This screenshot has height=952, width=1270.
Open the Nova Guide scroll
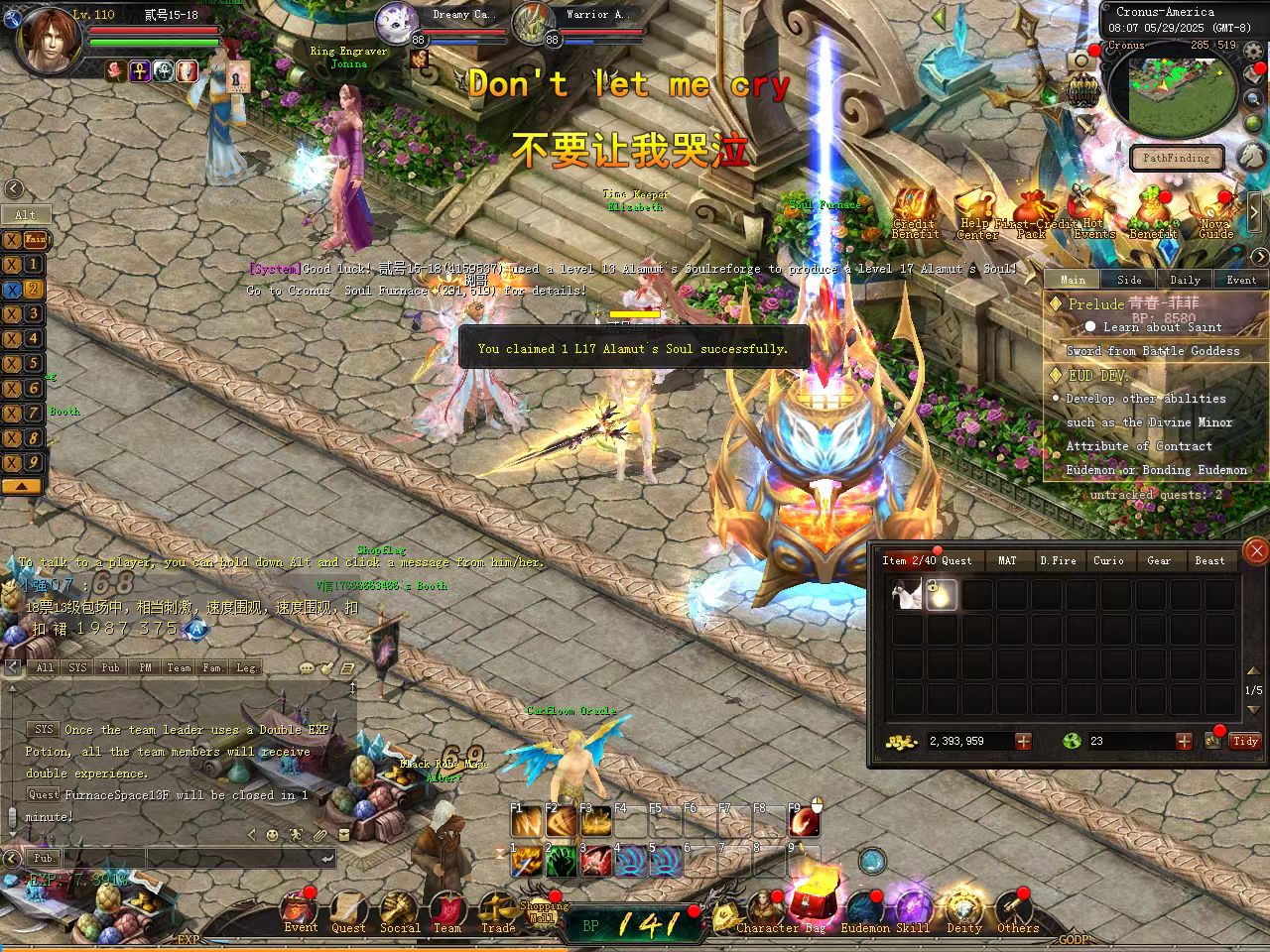pyautogui.click(x=1215, y=213)
